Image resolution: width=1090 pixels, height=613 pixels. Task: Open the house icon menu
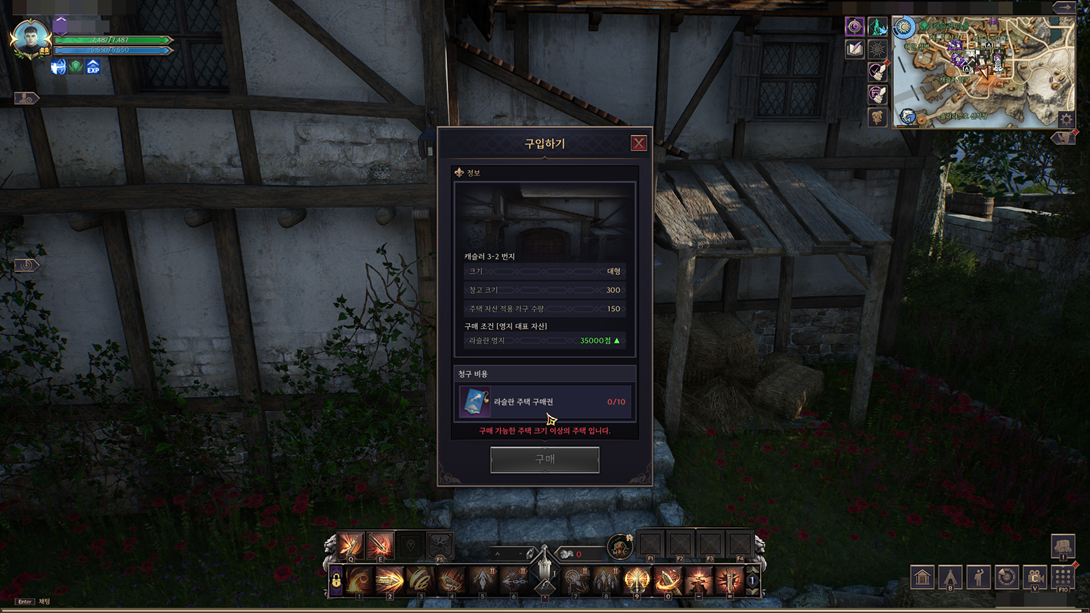(922, 577)
